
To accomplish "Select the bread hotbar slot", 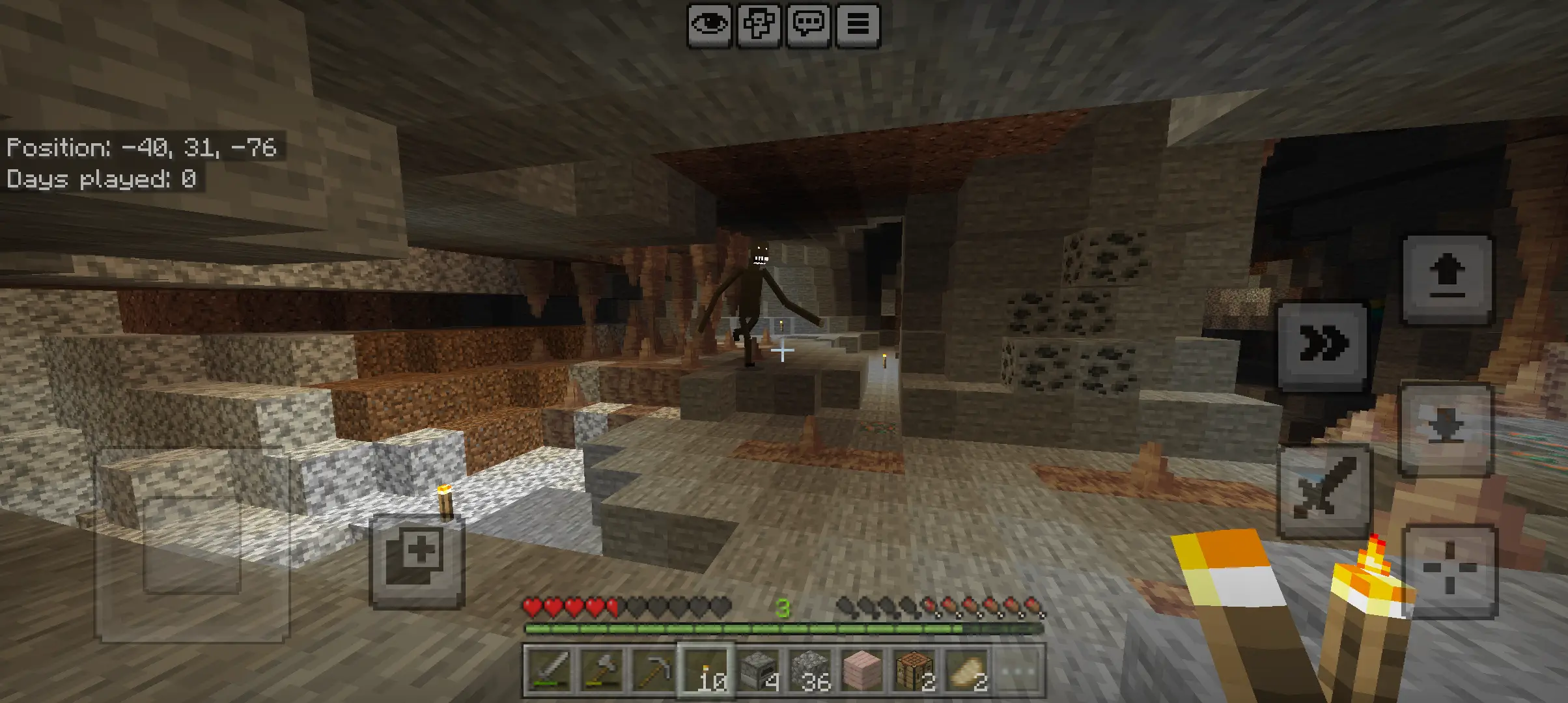I will pyautogui.click(x=967, y=670).
